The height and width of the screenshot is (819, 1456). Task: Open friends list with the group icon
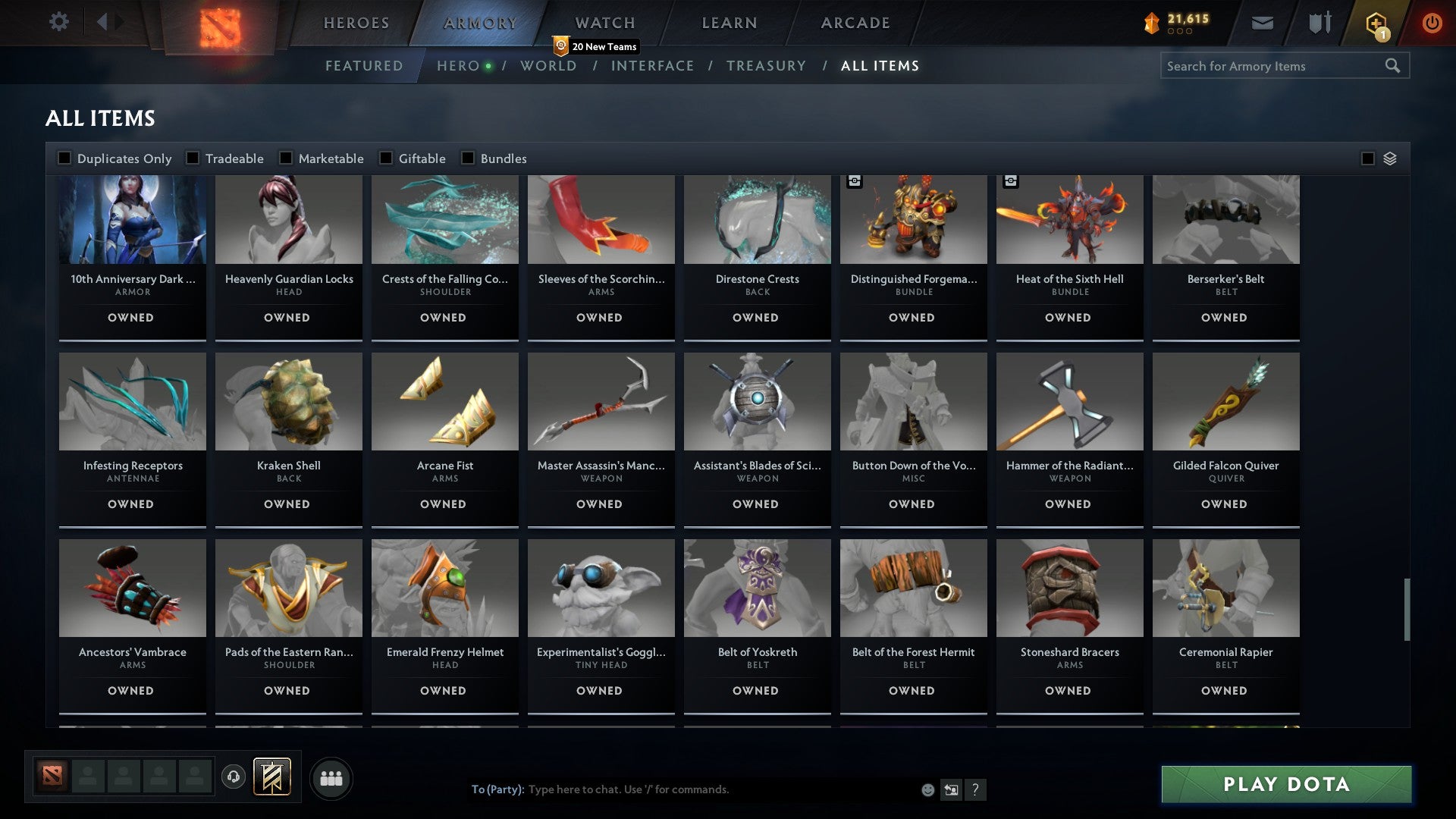point(331,777)
